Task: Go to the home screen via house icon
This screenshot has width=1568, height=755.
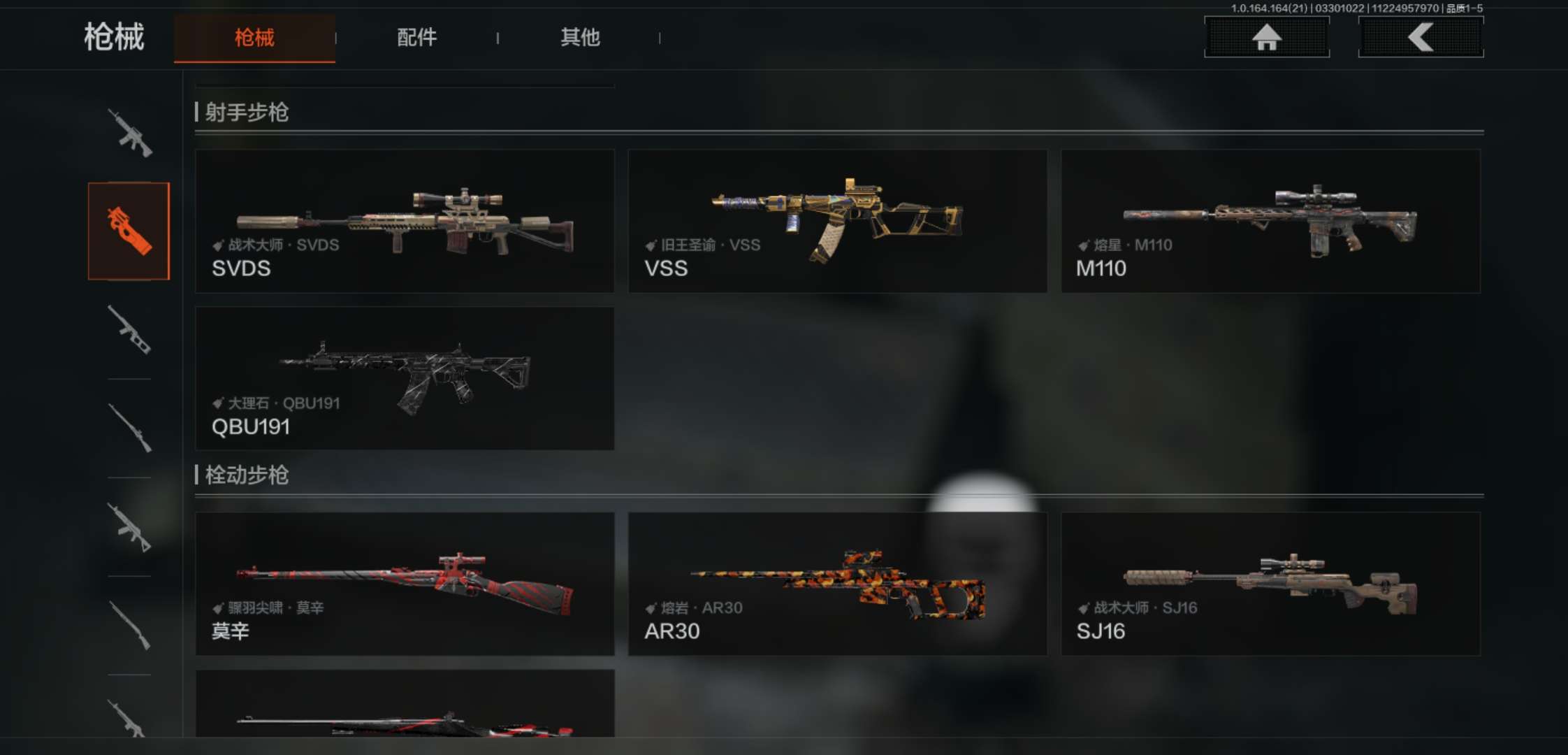Action: [x=1266, y=37]
